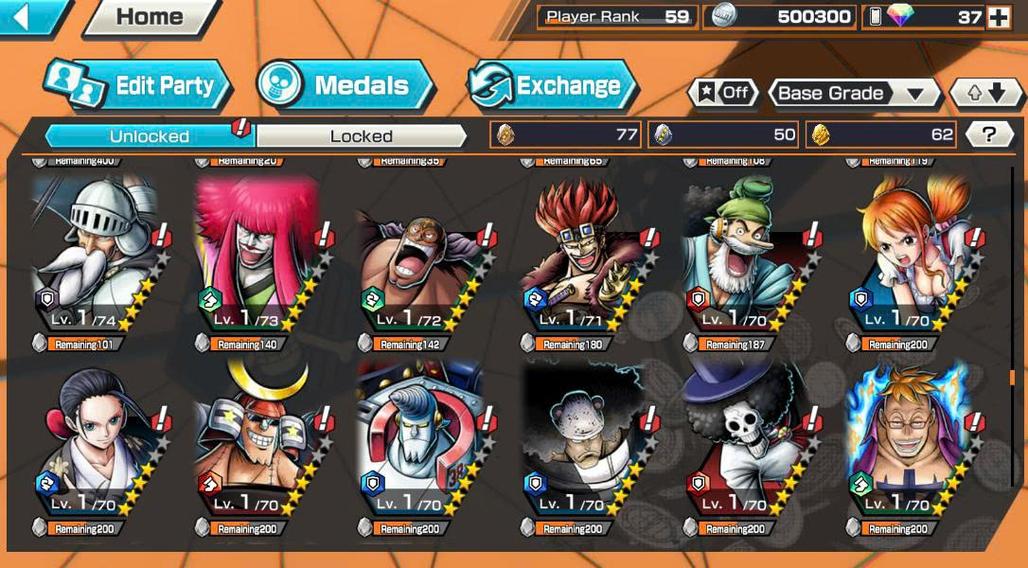
Task: Select the helmeted knight character Lv. 1/74
Action: [97, 255]
